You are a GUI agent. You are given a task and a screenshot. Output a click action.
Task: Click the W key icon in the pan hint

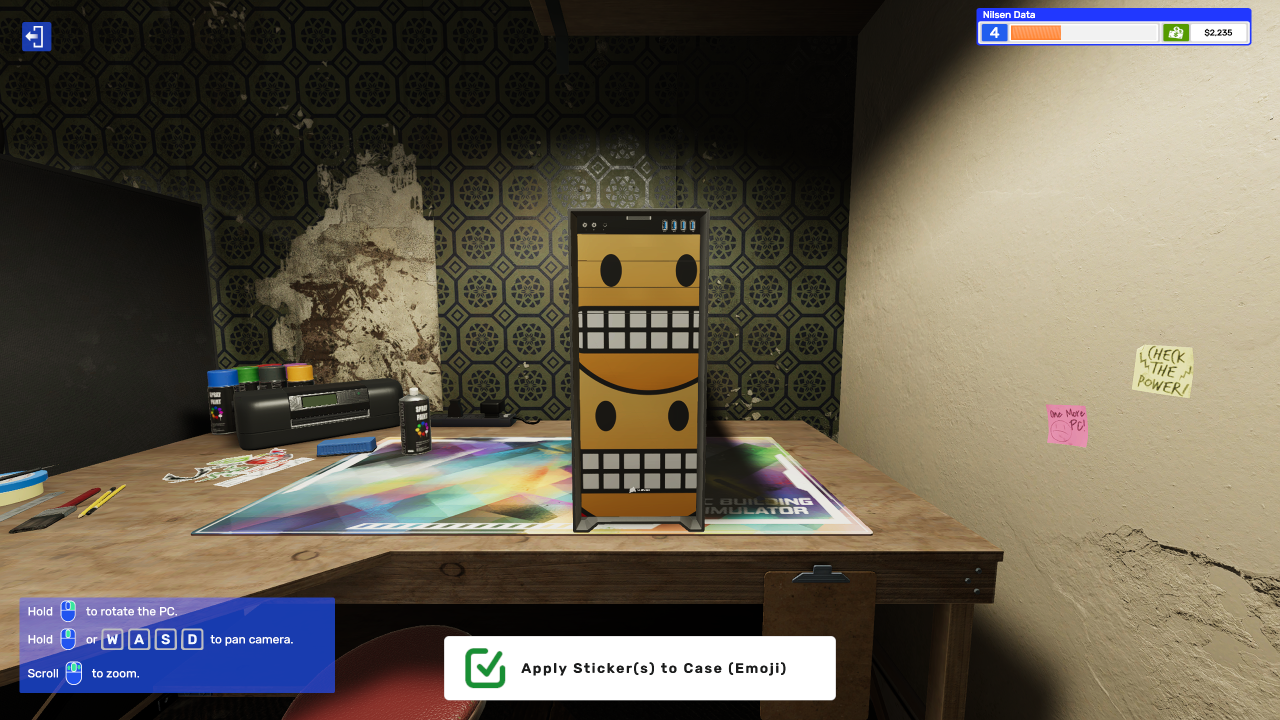click(113, 639)
